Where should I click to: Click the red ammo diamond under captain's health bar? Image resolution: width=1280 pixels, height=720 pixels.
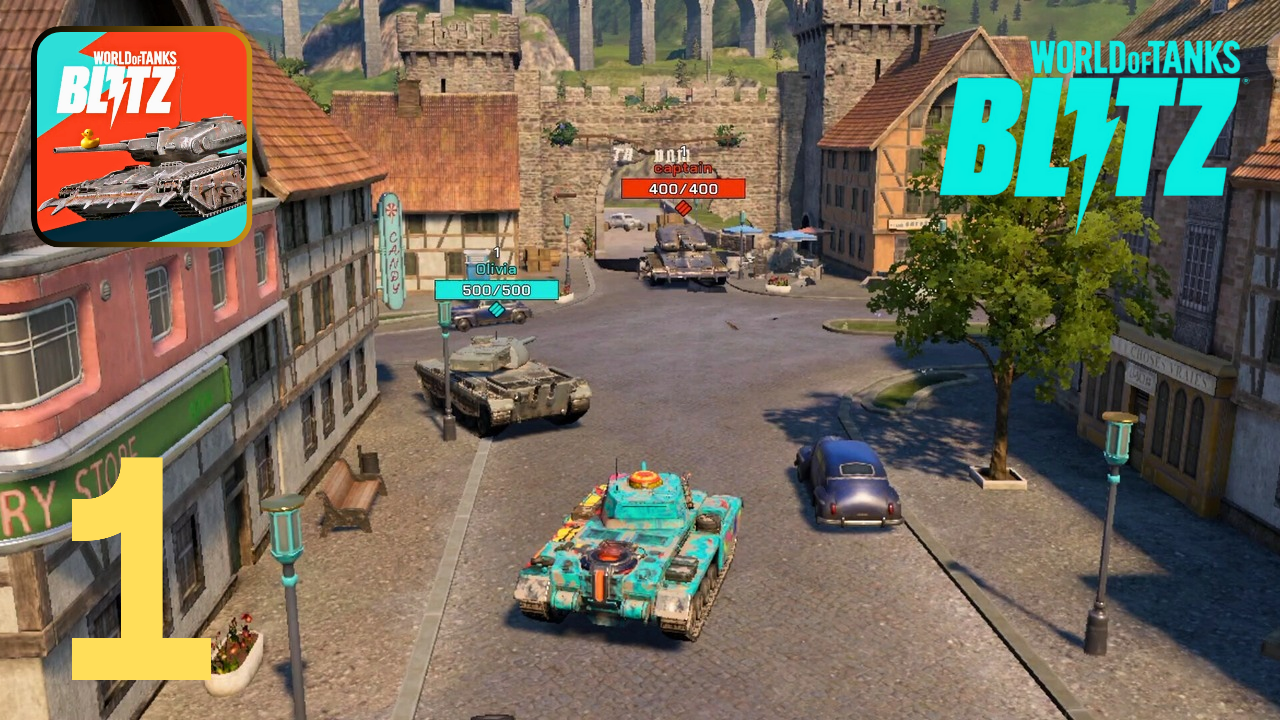[684, 208]
